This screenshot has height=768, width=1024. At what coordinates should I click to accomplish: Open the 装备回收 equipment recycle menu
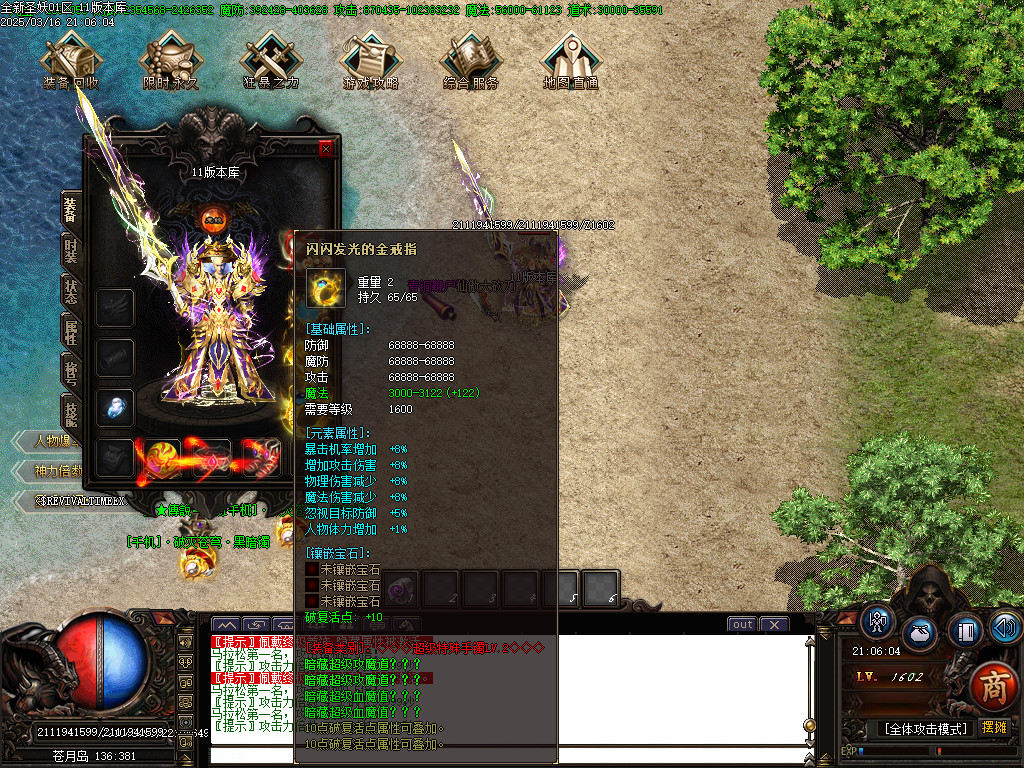pyautogui.click(x=71, y=60)
